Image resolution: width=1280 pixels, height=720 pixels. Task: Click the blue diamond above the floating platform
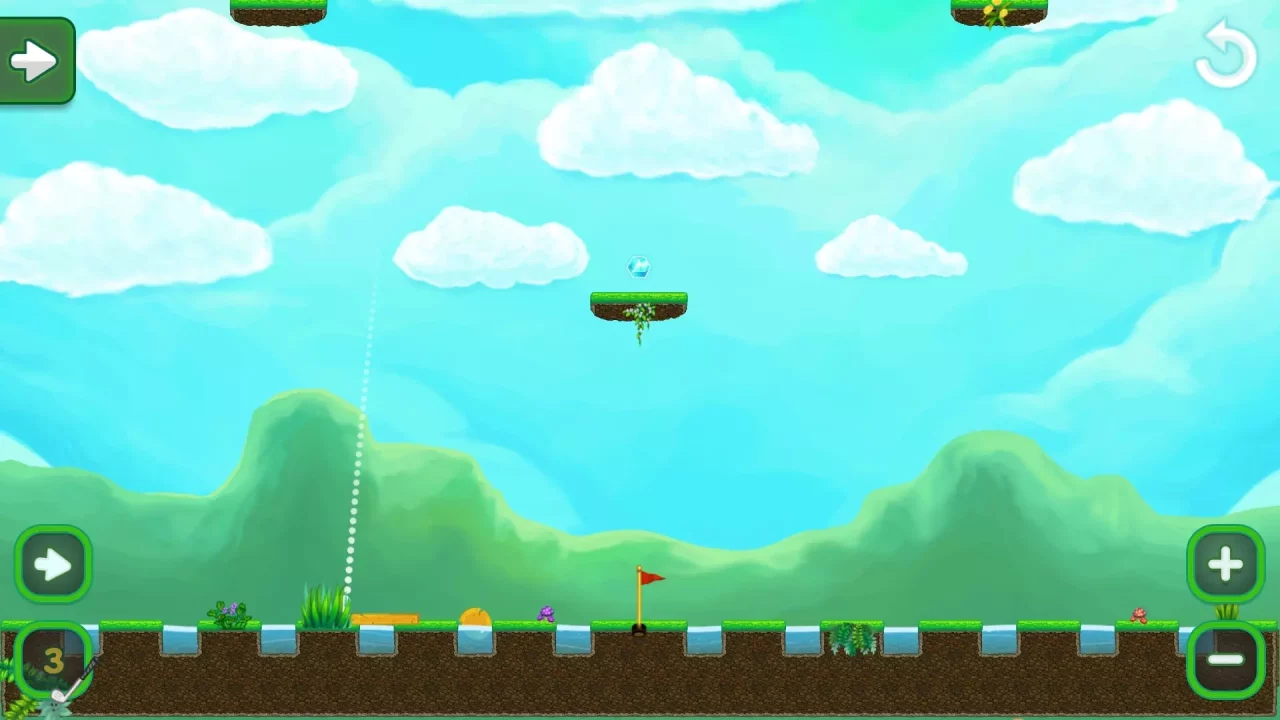pyautogui.click(x=638, y=267)
